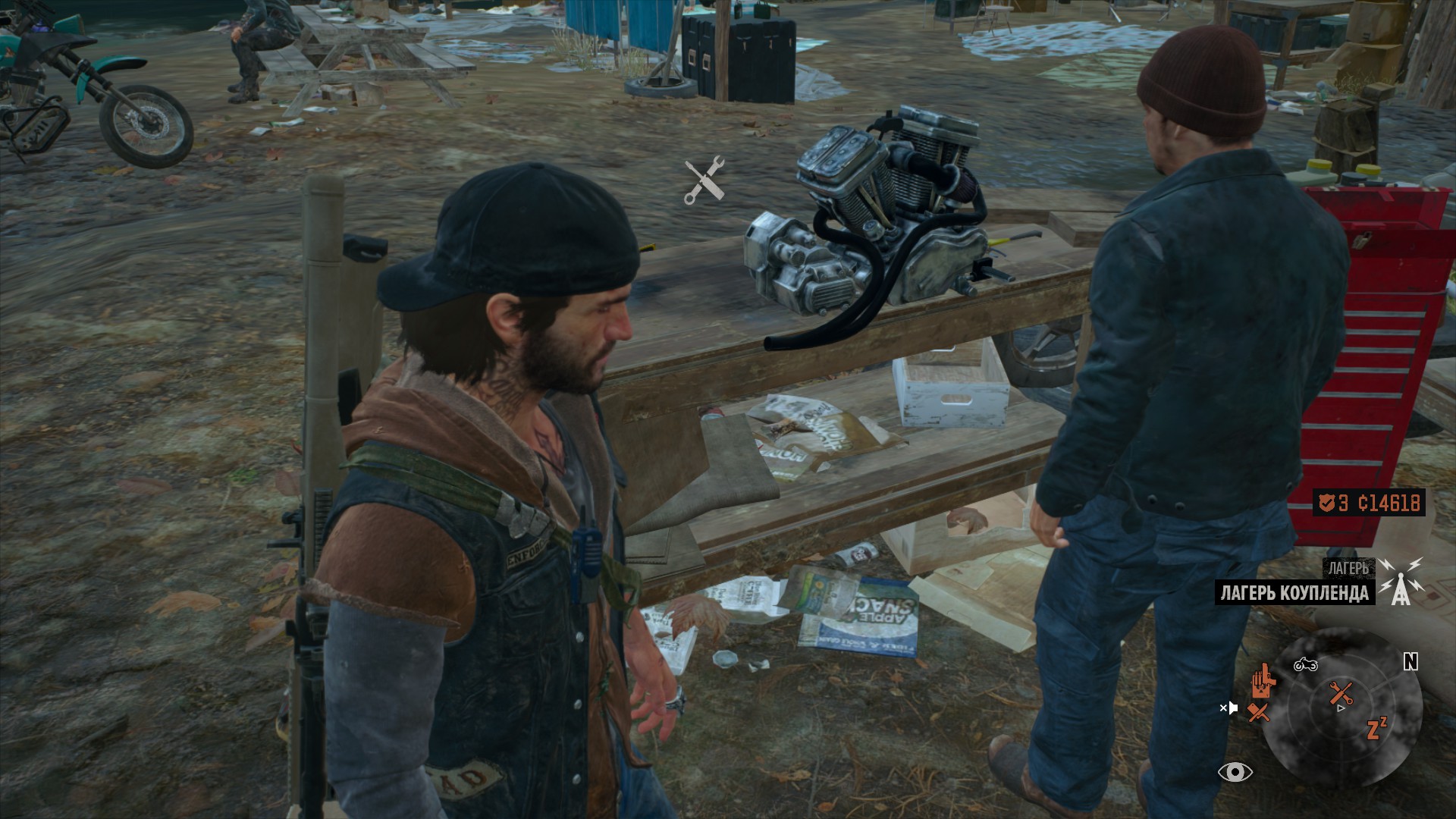The width and height of the screenshot is (1456, 819).
Task: Click the kitchen cleaver marker beside the minimap
Action: 1259,712
